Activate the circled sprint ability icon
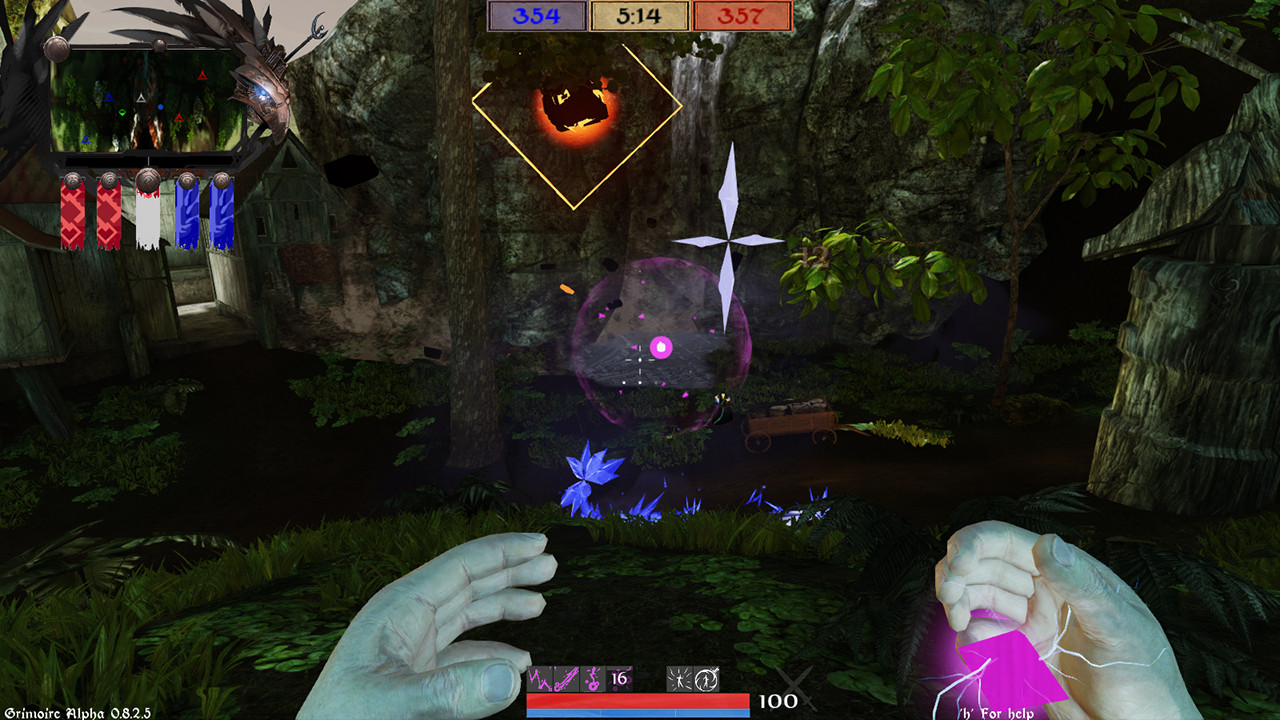This screenshot has width=1280, height=720. 703,680
